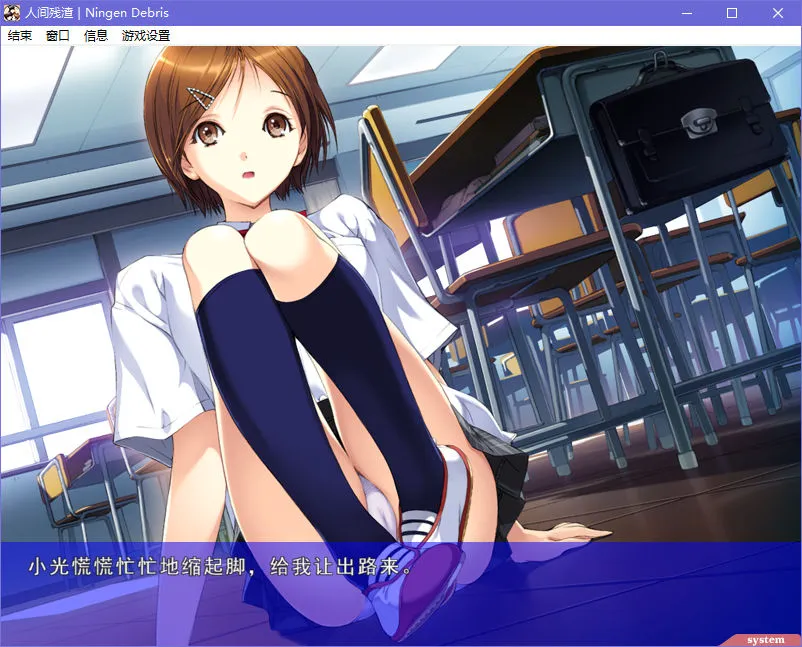Open the 窗口 menu
This screenshot has height=647, width=802.
click(x=58, y=35)
